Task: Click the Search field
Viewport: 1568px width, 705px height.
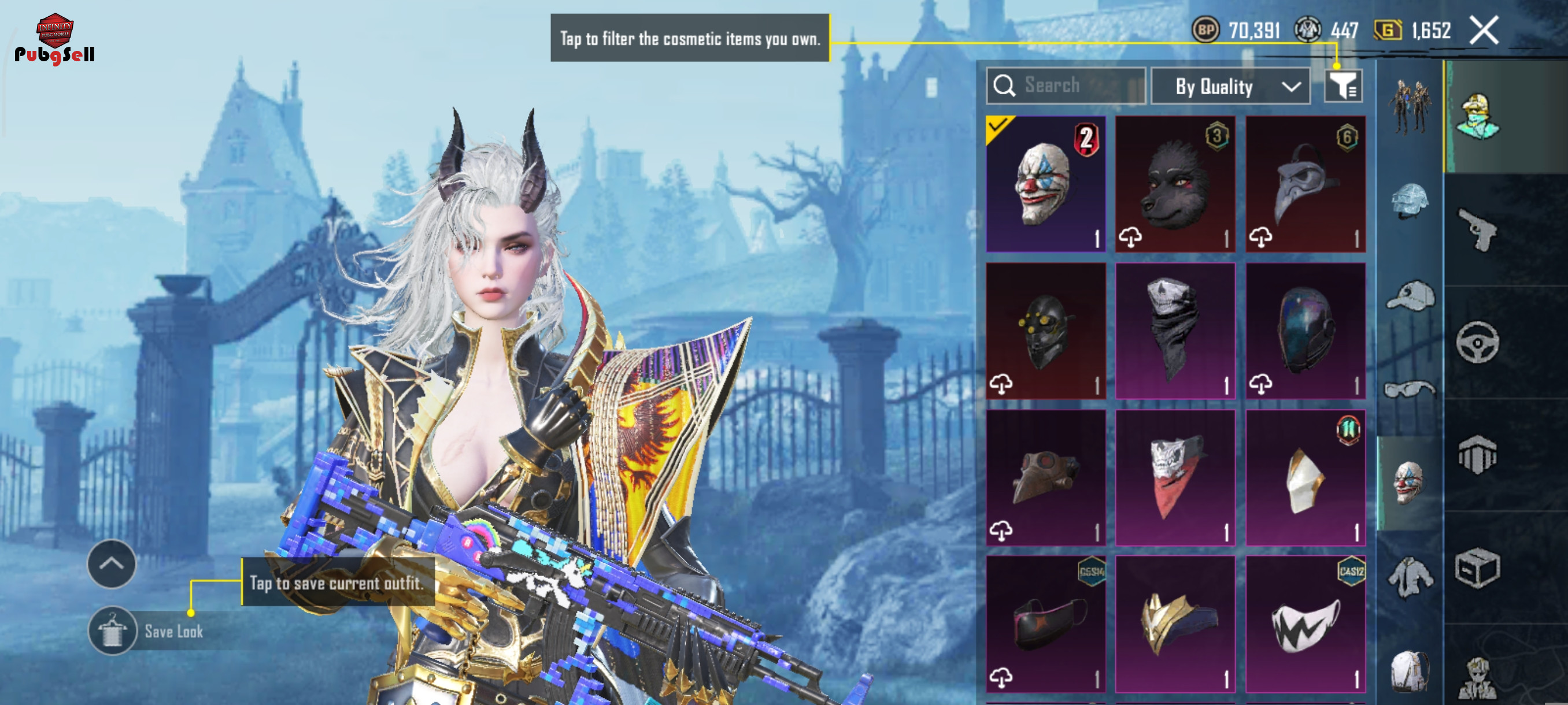Action: pos(1066,86)
